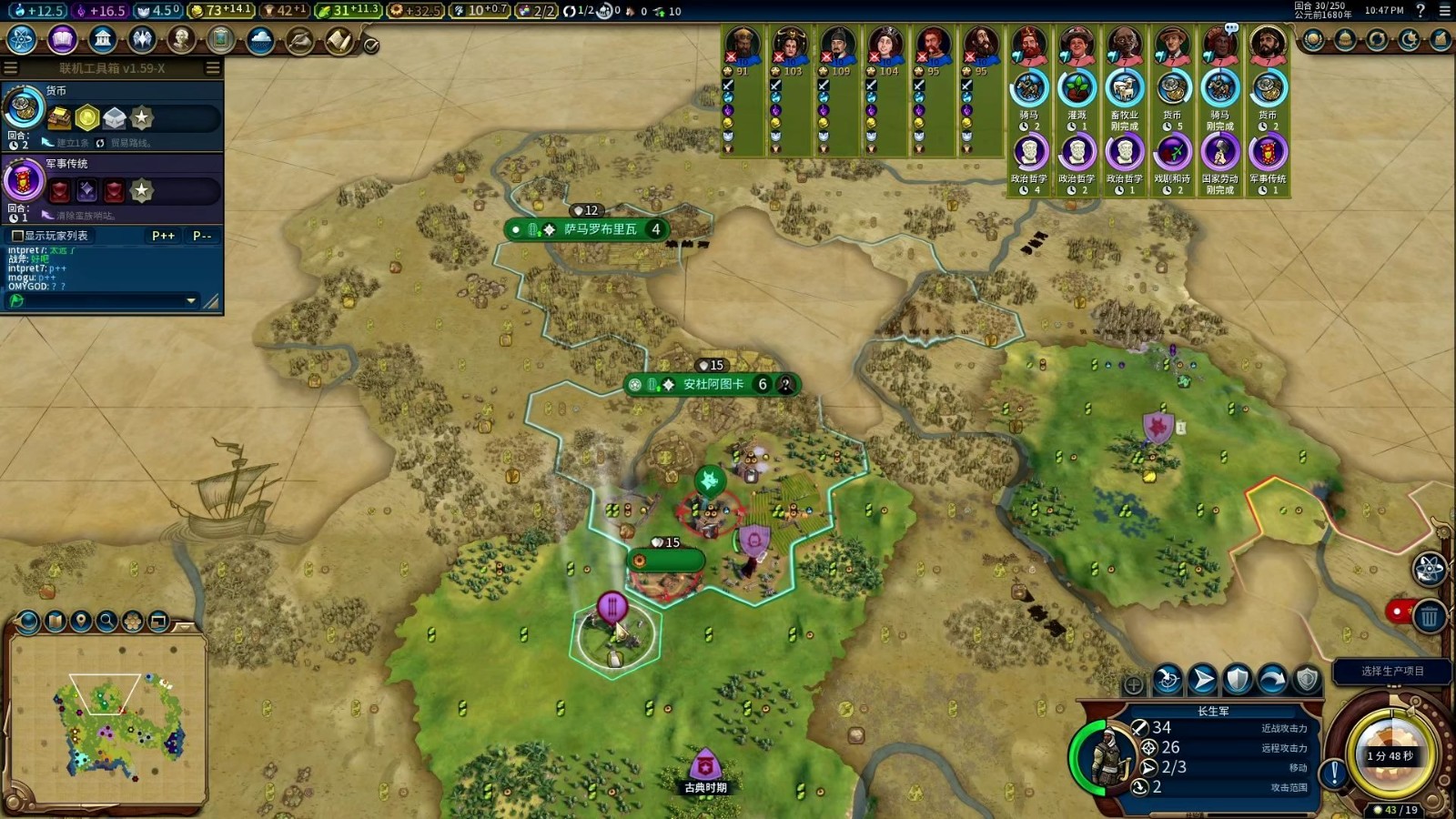Screen dimensions: 1456x819
Task: Click the P-- button
Action: [202, 236]
